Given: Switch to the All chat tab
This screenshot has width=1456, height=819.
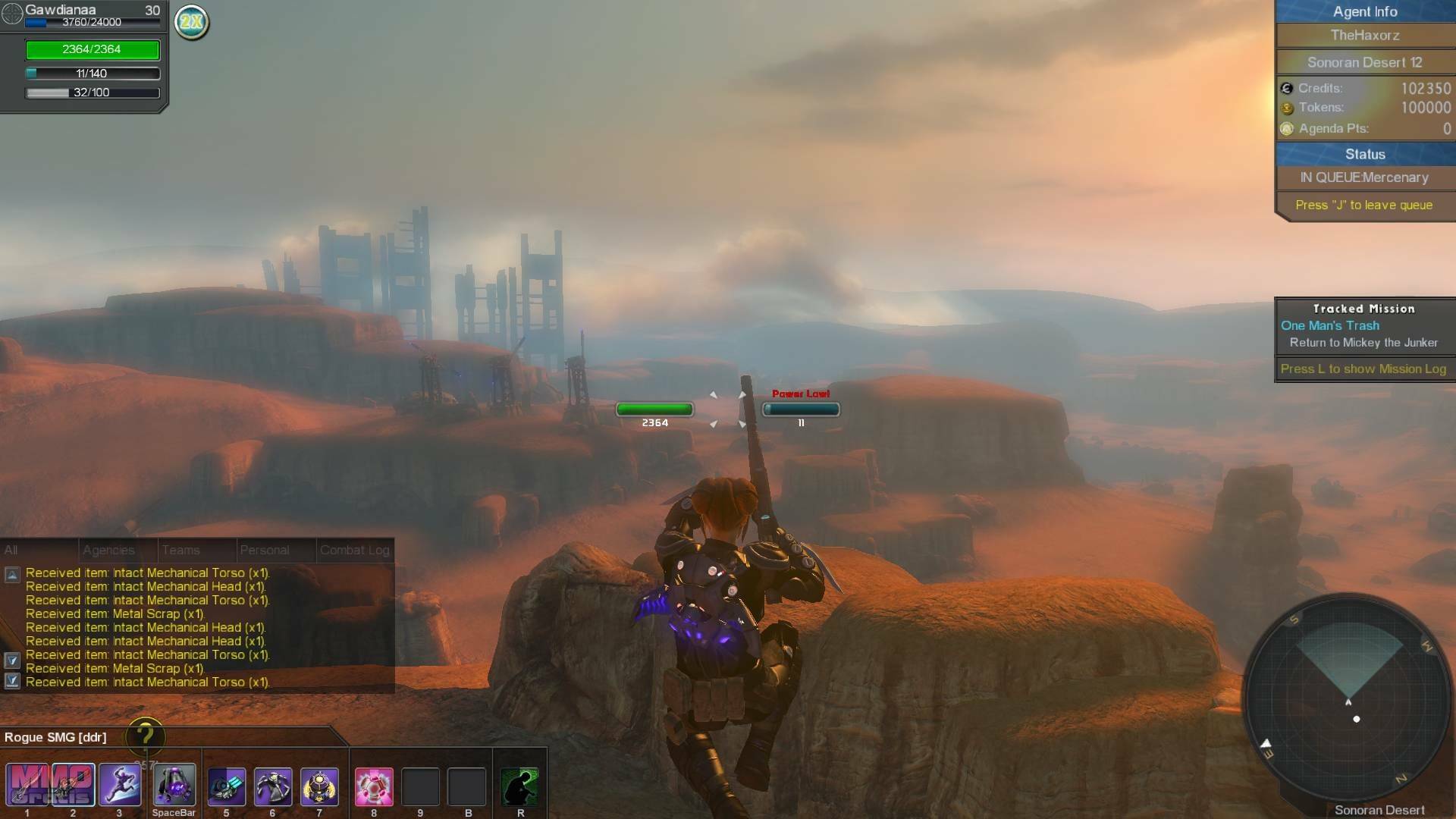Looking at the screenshot, I should tap(11, 551).
